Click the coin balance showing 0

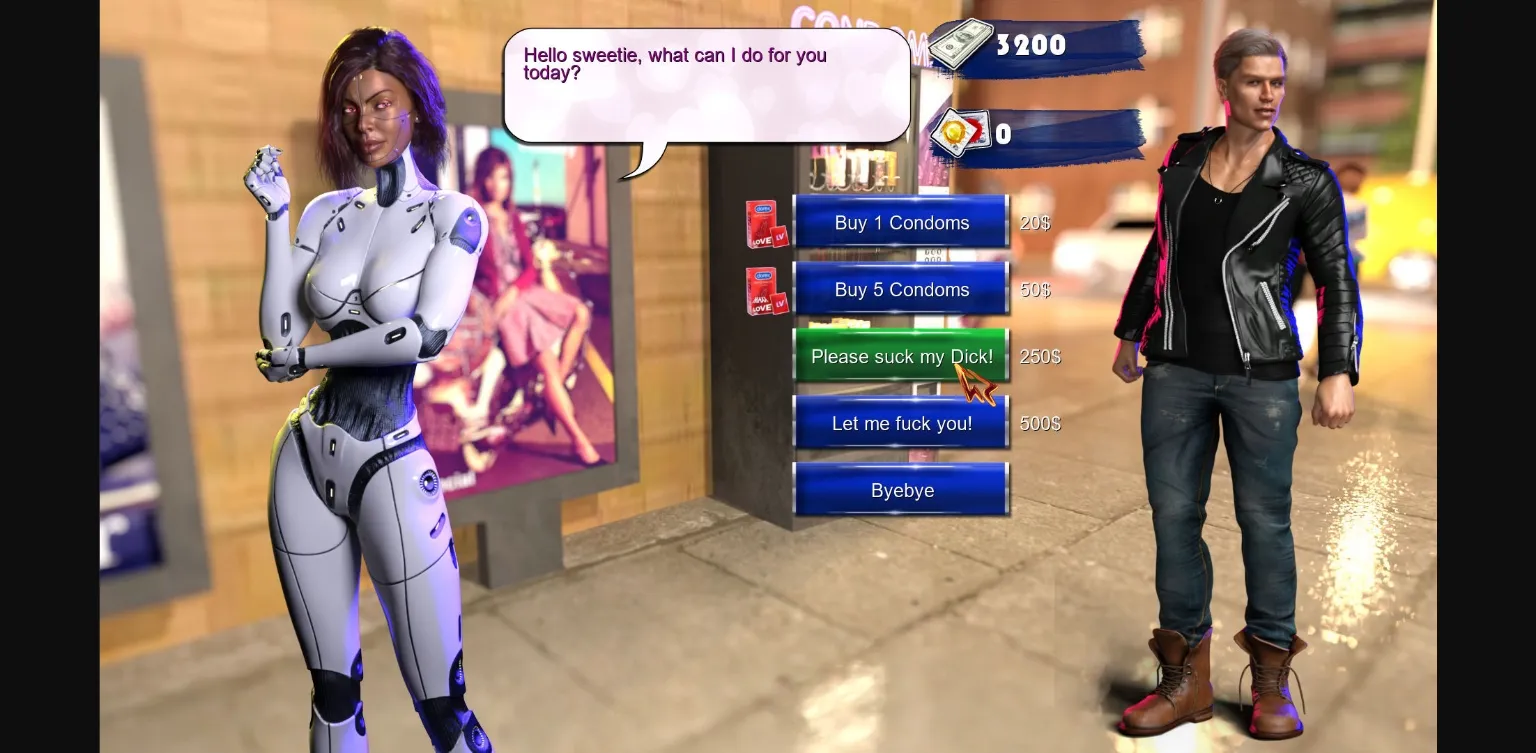[1001, 133]
